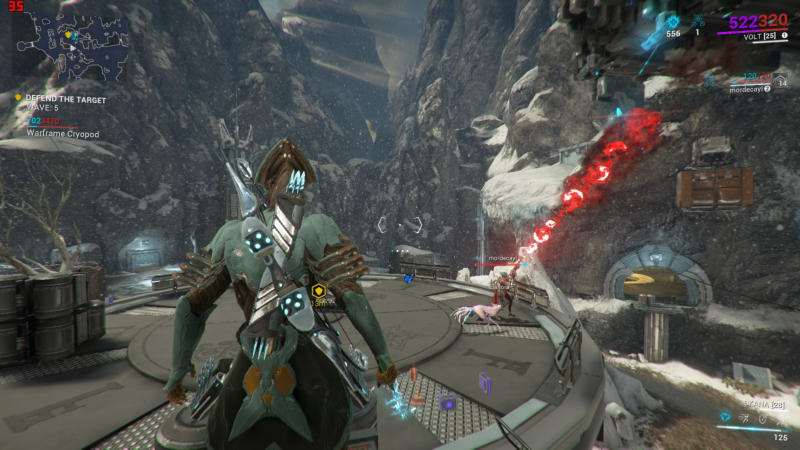Screen dimensions: 800x450
Task: Select the shield-shaped ability icon
Action: pos(762,421)
